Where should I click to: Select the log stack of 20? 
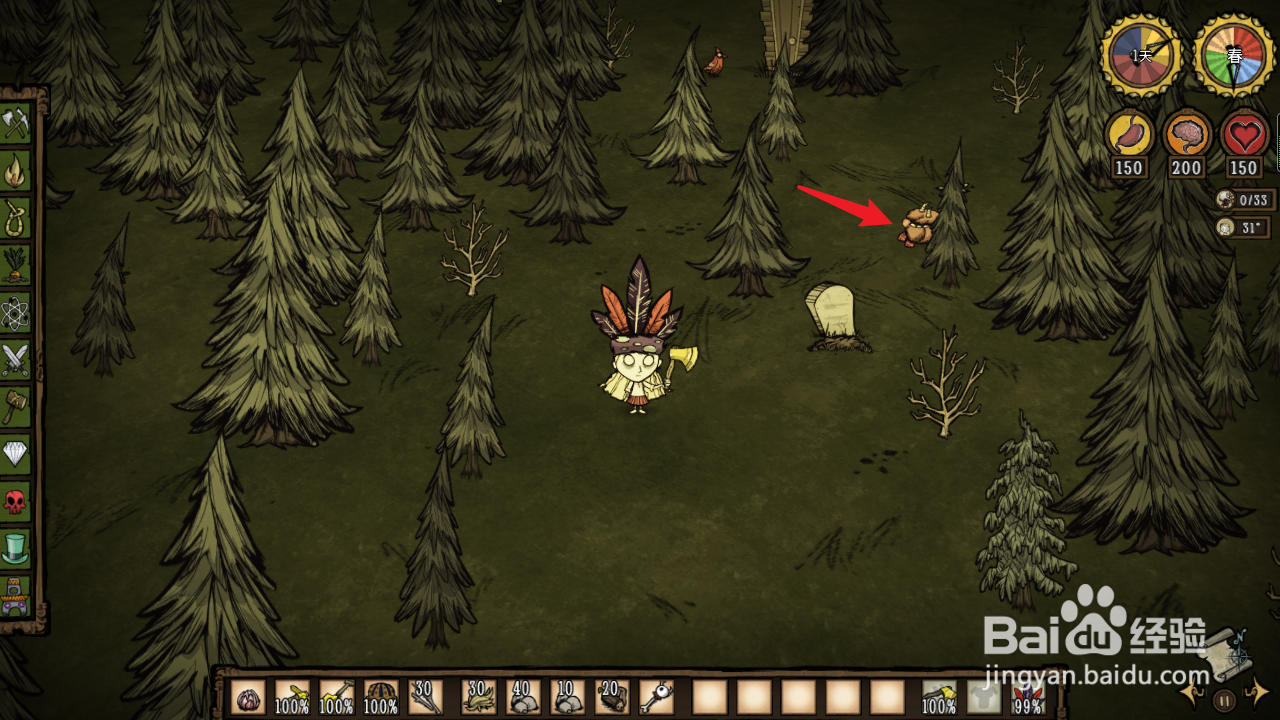point(611,697)
